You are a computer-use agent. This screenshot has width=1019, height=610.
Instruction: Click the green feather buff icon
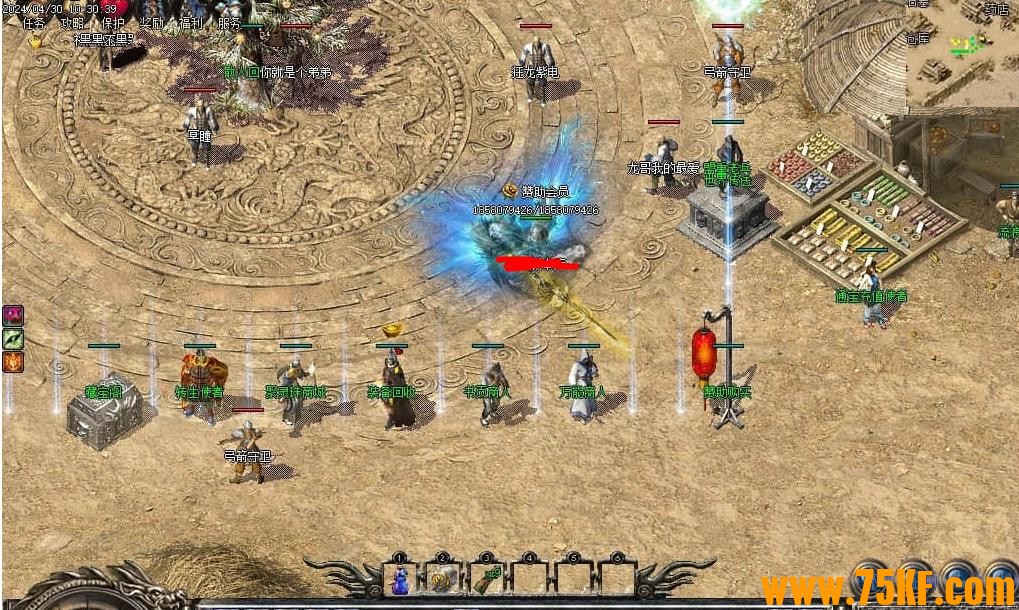tap(13, 339)
